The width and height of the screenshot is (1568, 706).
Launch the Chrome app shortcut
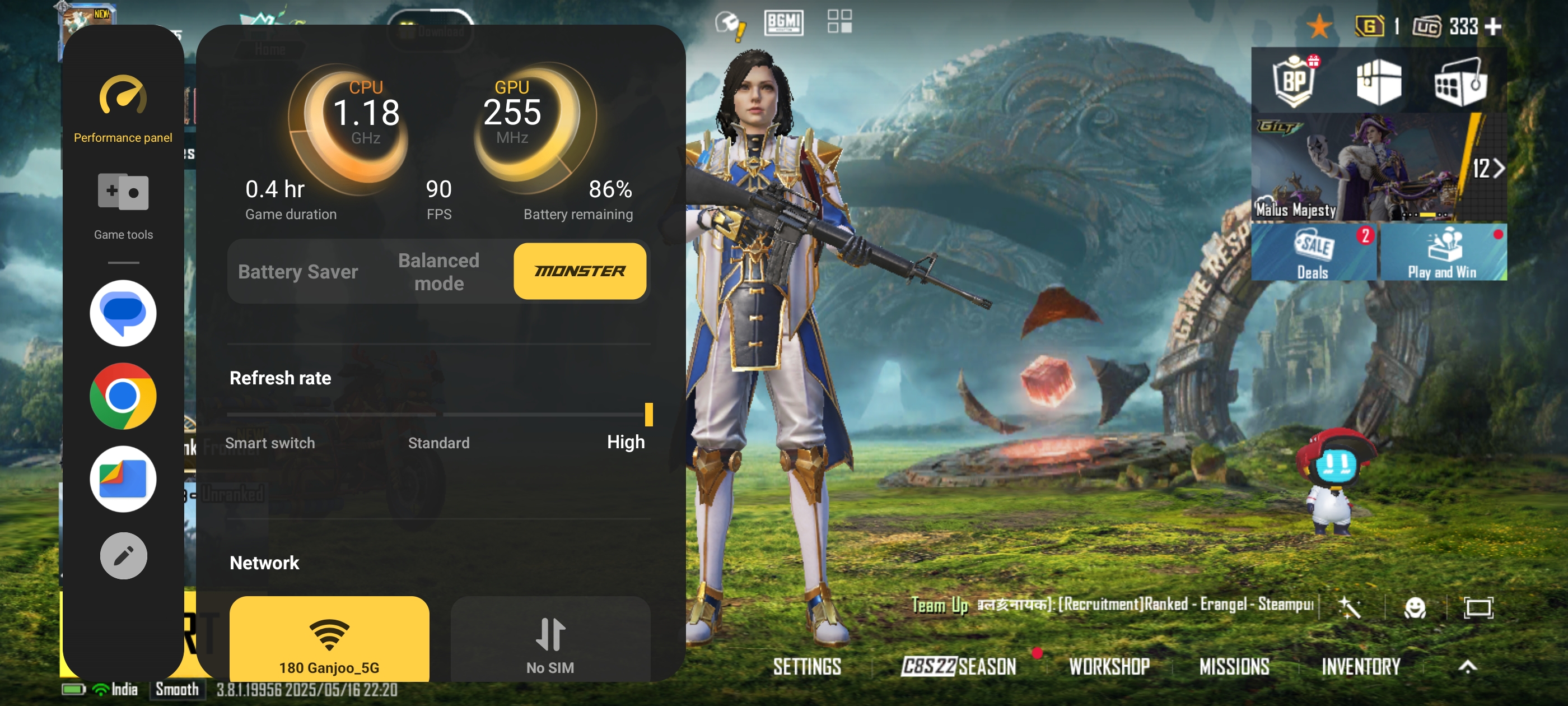(123, 396)
